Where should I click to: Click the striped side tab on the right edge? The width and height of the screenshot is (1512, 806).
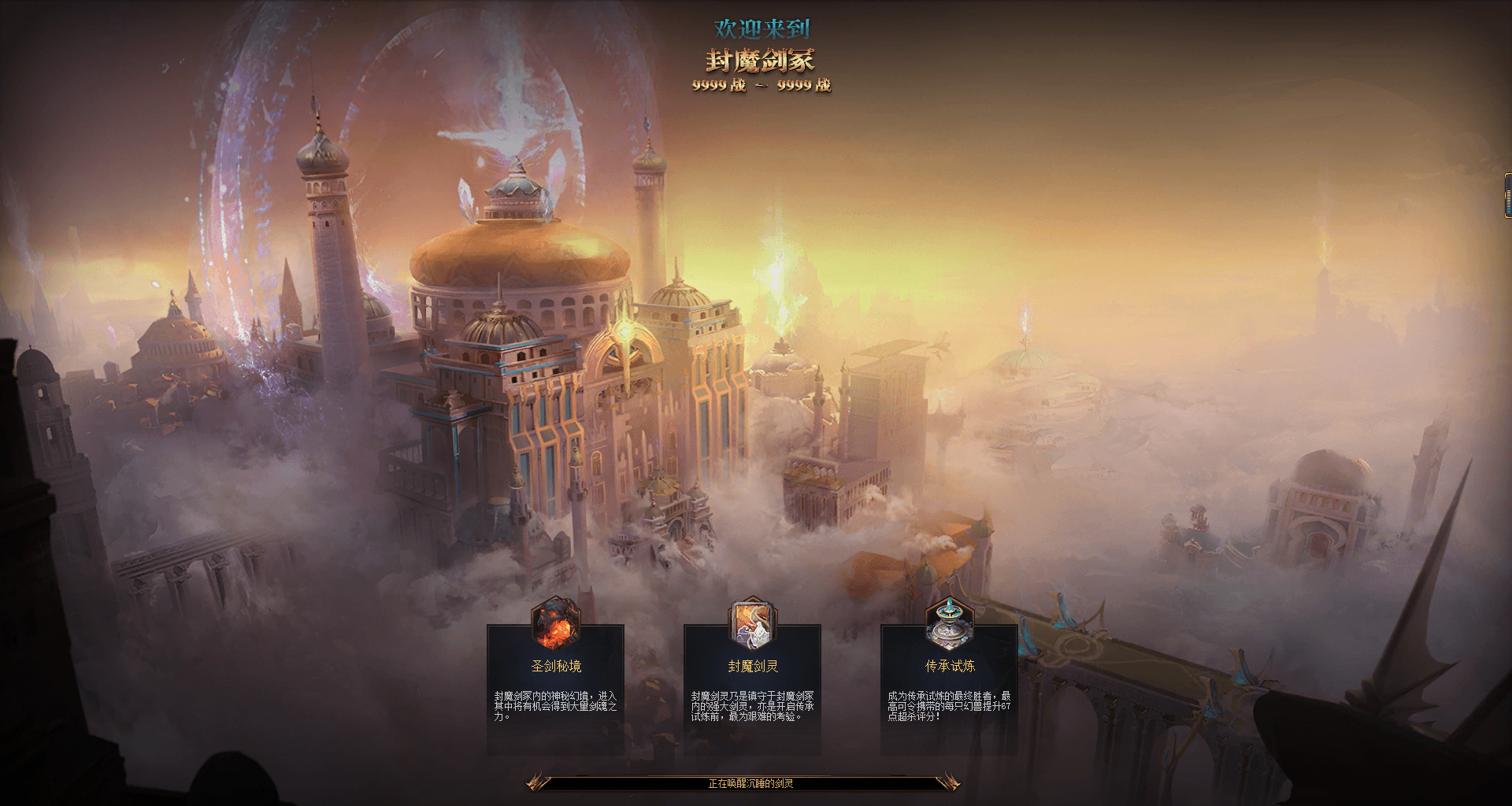pyautogui.click(x=1507, y=195)
